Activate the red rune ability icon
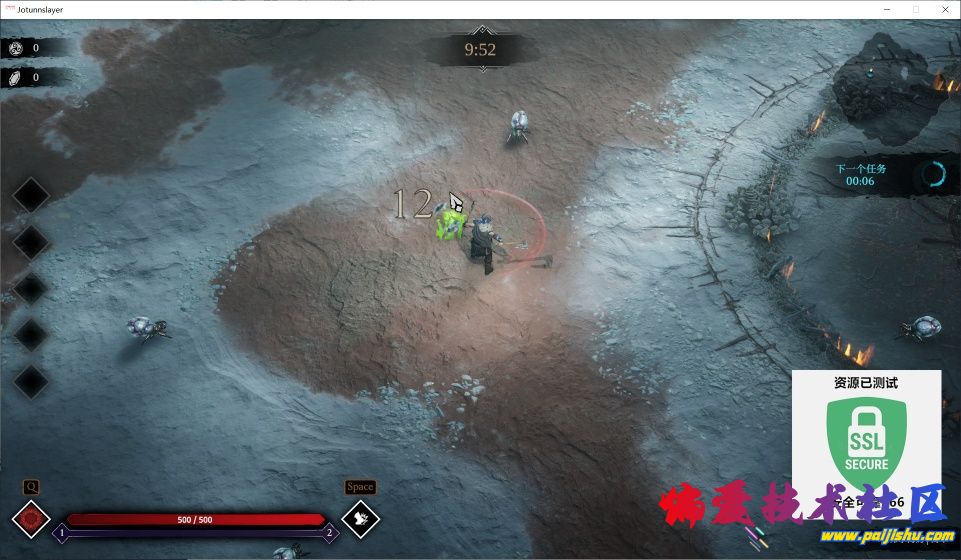 30,519
